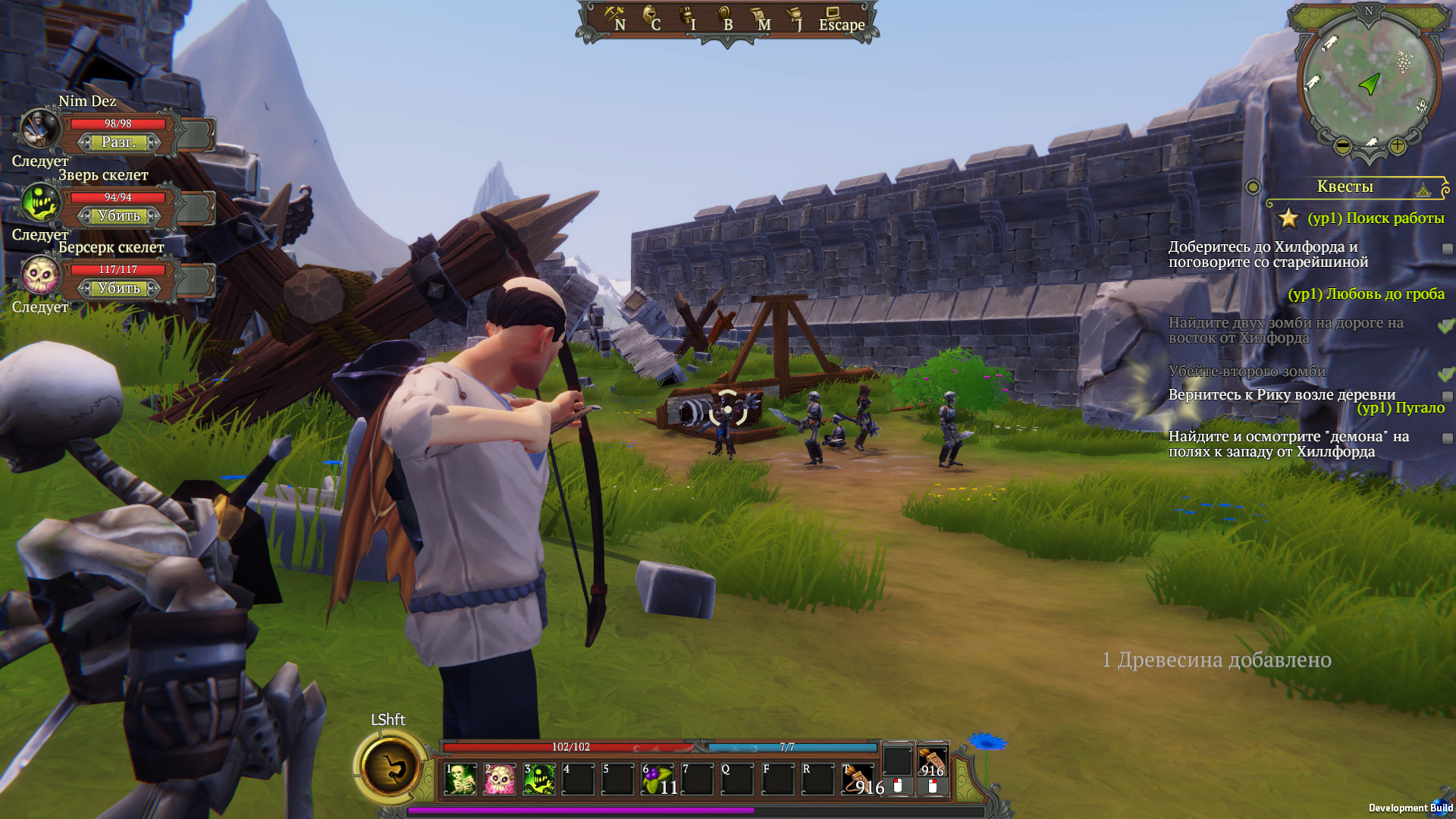Click Убить button for Зверь скелет

click(119, 216)
